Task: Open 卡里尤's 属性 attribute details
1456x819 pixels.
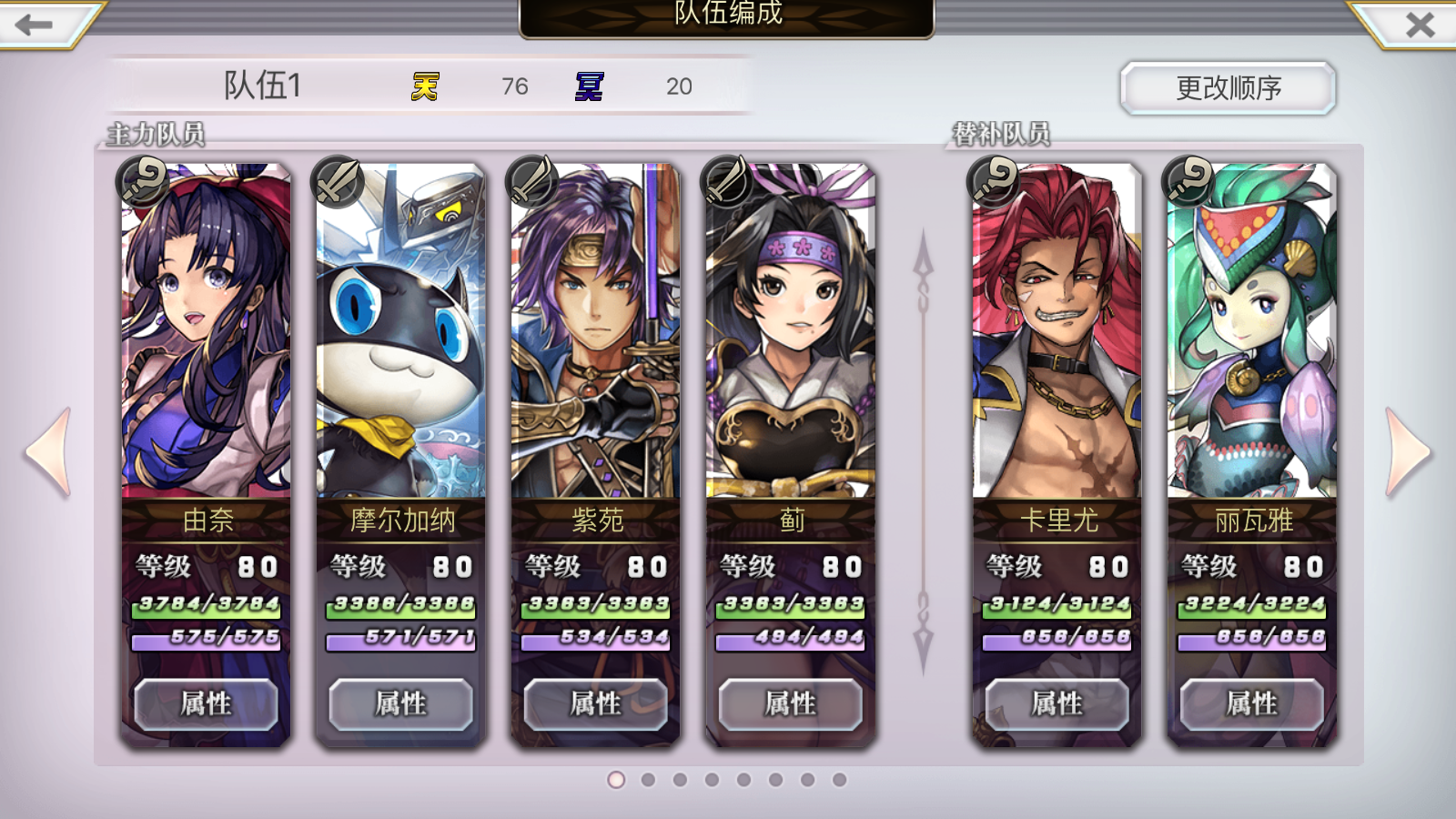Action: 1056,703
